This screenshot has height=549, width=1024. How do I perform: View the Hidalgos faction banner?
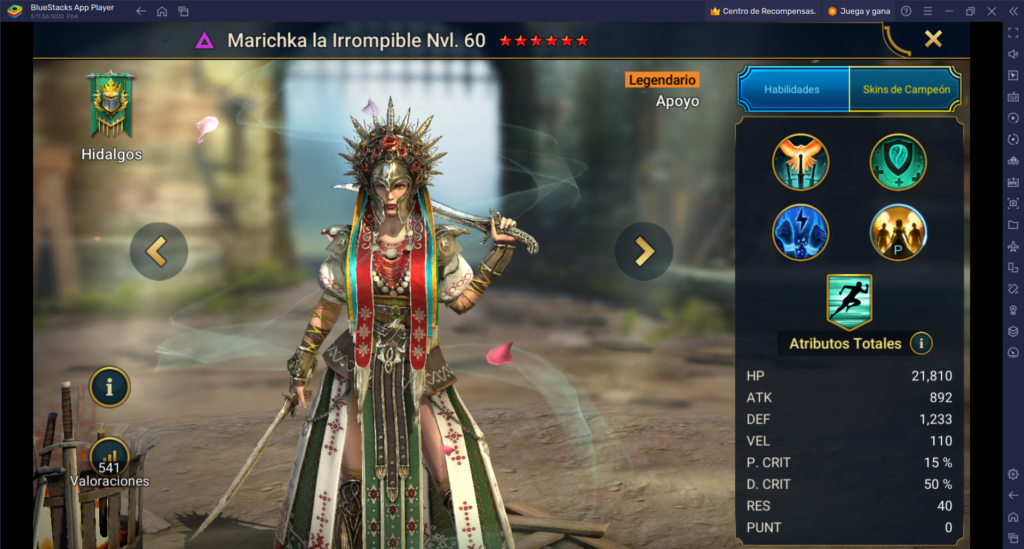pyautogui.click(x=112, y=105)
